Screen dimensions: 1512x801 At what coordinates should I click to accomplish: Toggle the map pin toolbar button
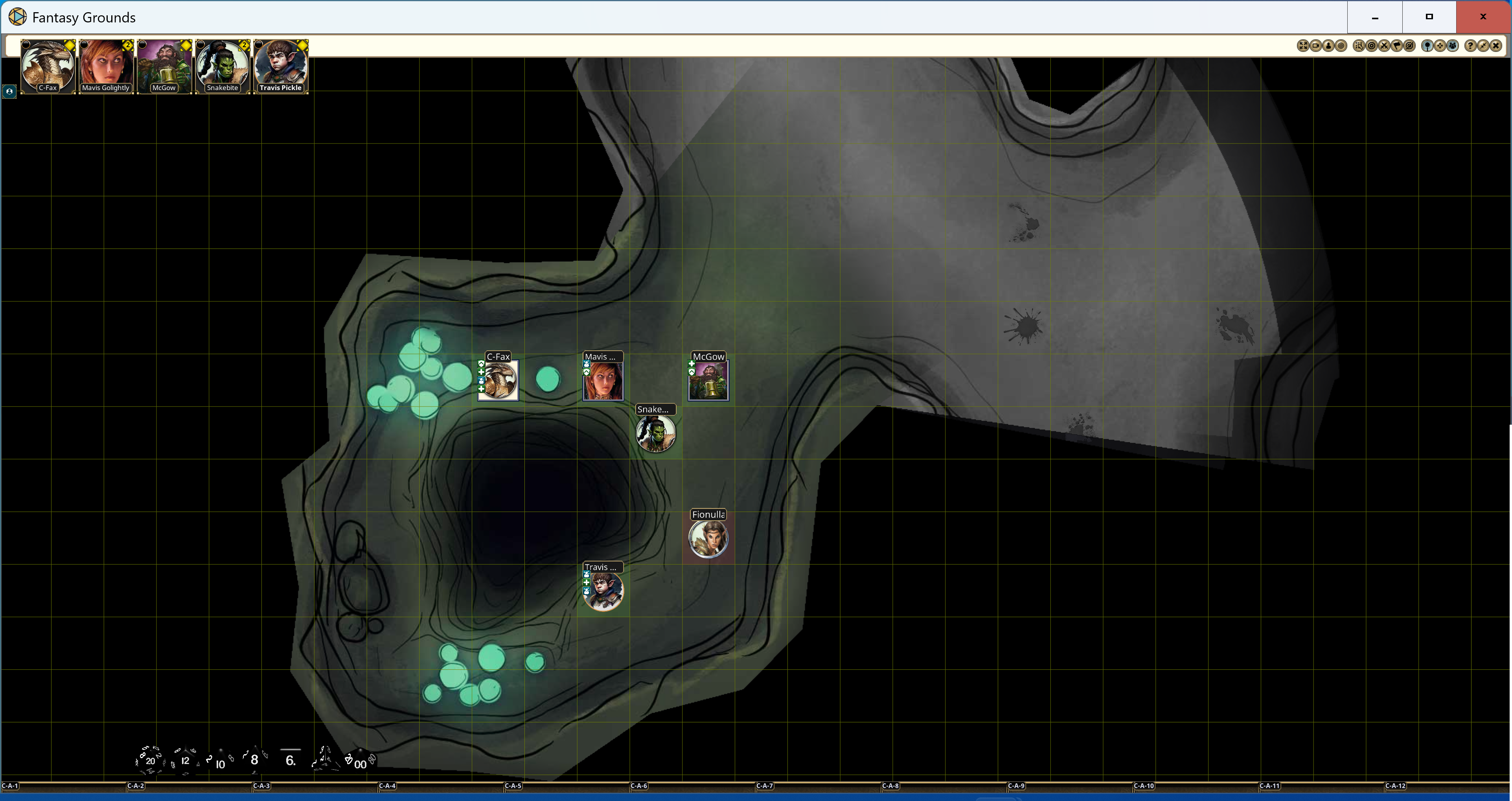pyautogui.click(x=1427, y=46)
